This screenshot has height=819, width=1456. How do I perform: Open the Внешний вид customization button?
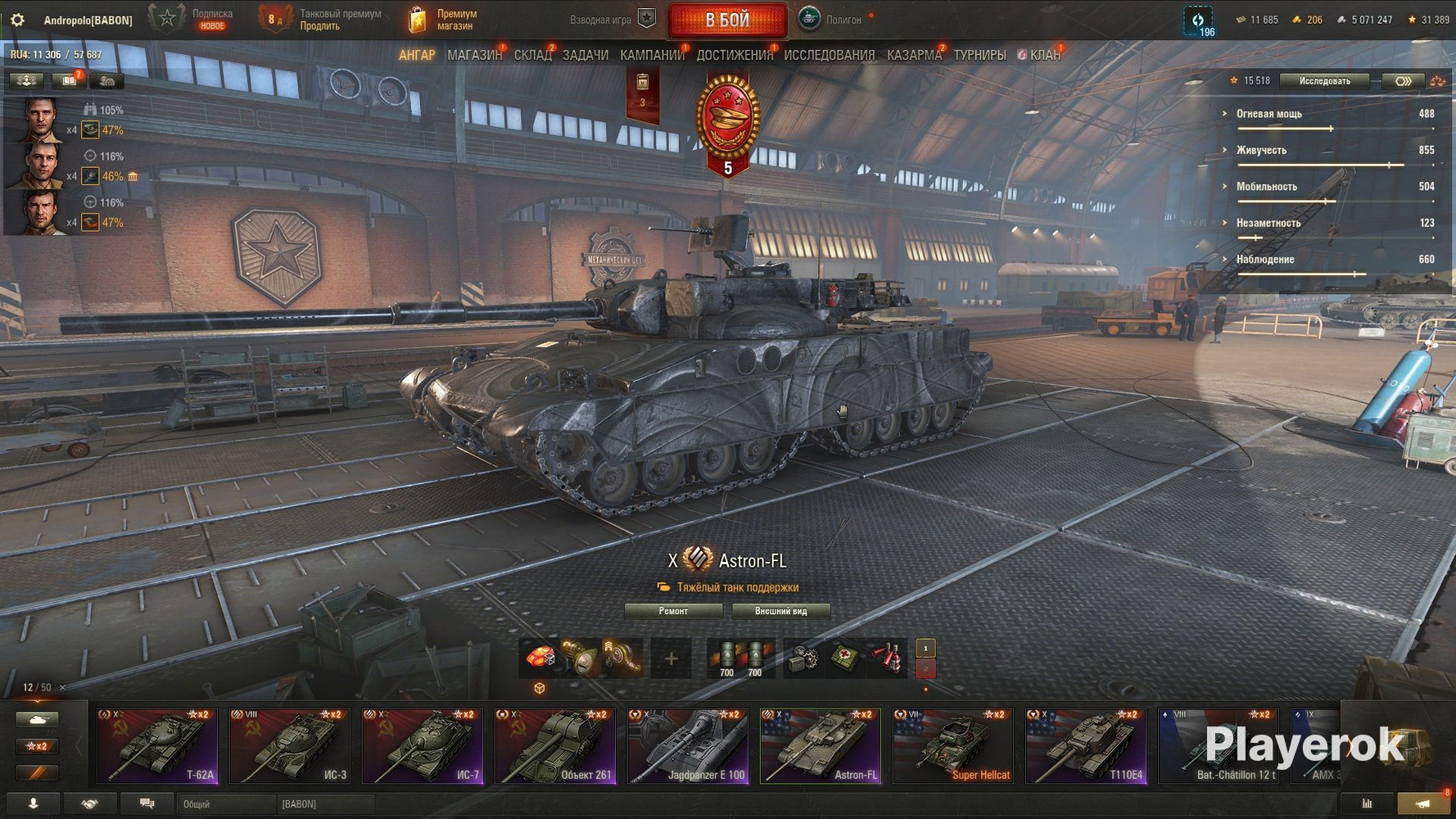[x=780, y=611]
